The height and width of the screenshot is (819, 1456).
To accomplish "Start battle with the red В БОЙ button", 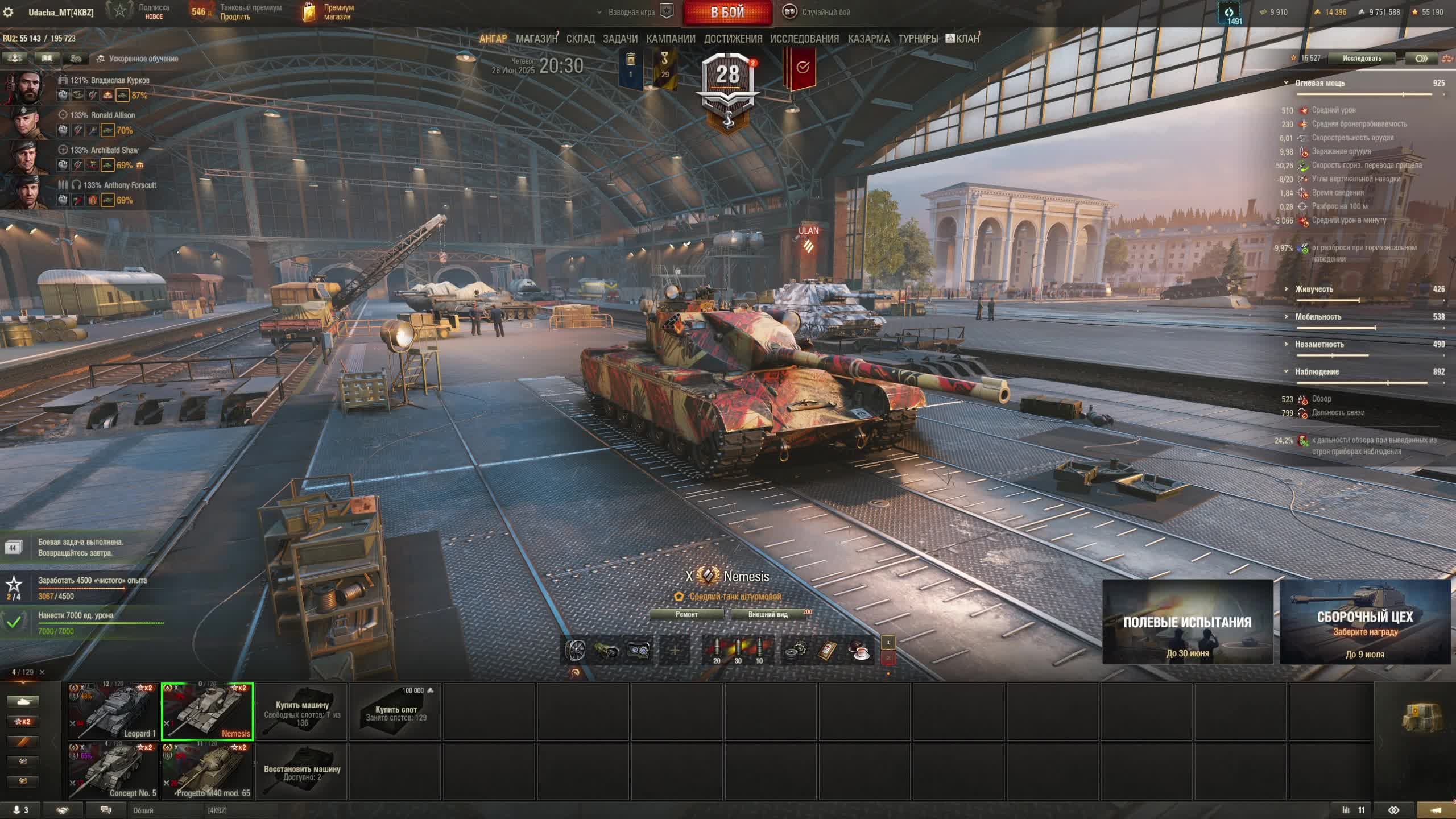I will [727, 13].
